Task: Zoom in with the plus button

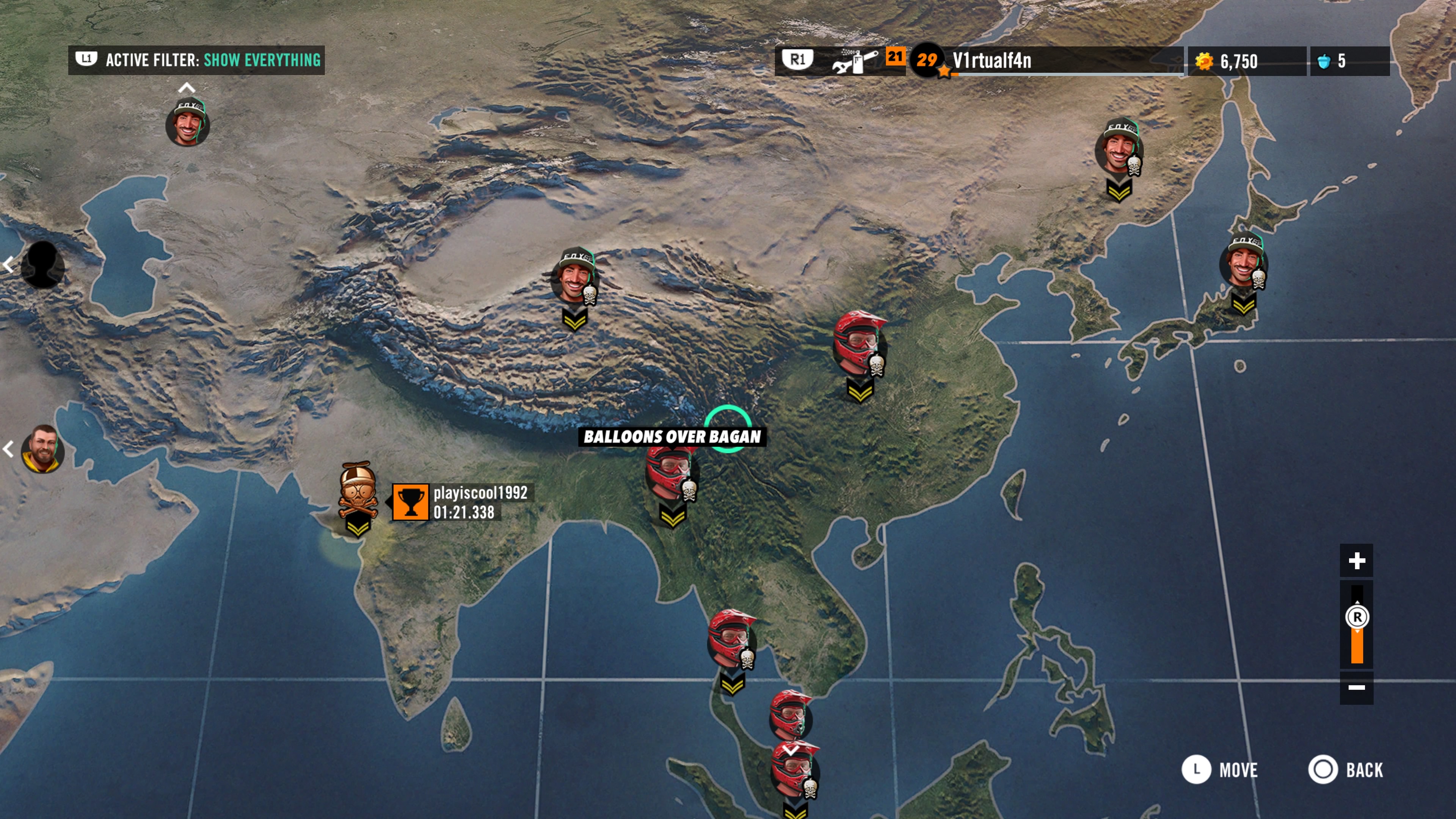Action: (1357, 561)
